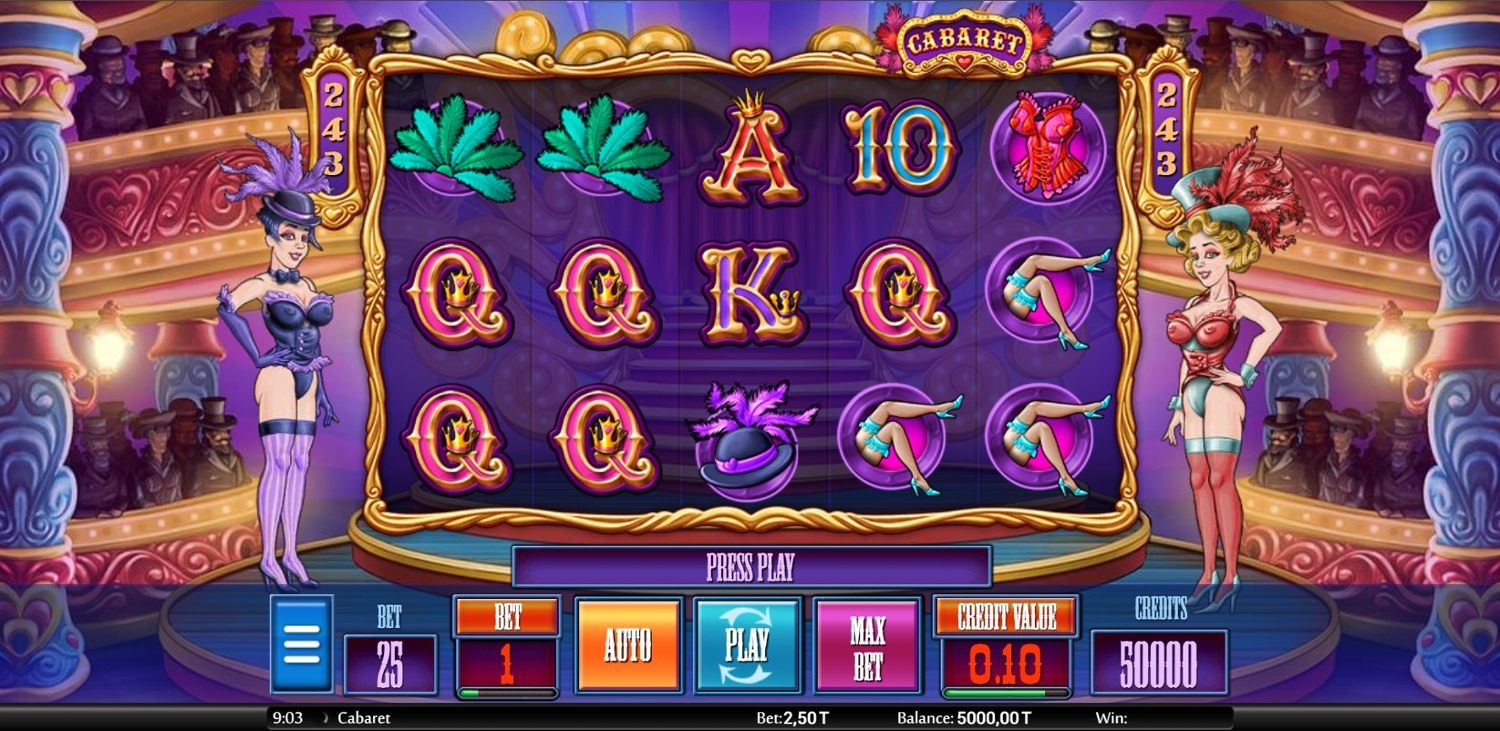Open the blue hamburger menu
Image resolution: width=1500 pixels, height=731 pixels.
click(301, 644)
